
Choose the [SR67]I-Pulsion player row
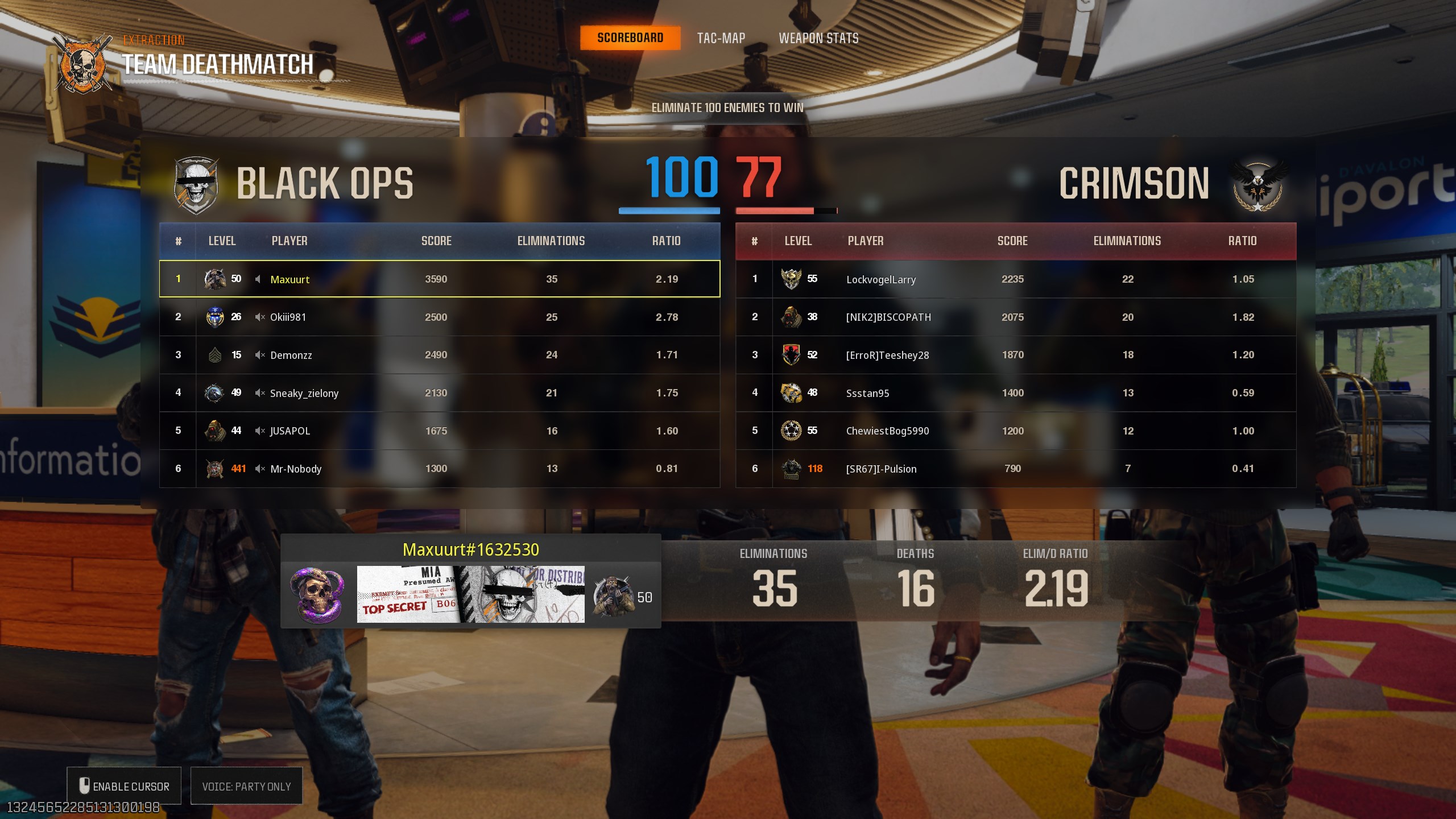[x=1015, y=469]
